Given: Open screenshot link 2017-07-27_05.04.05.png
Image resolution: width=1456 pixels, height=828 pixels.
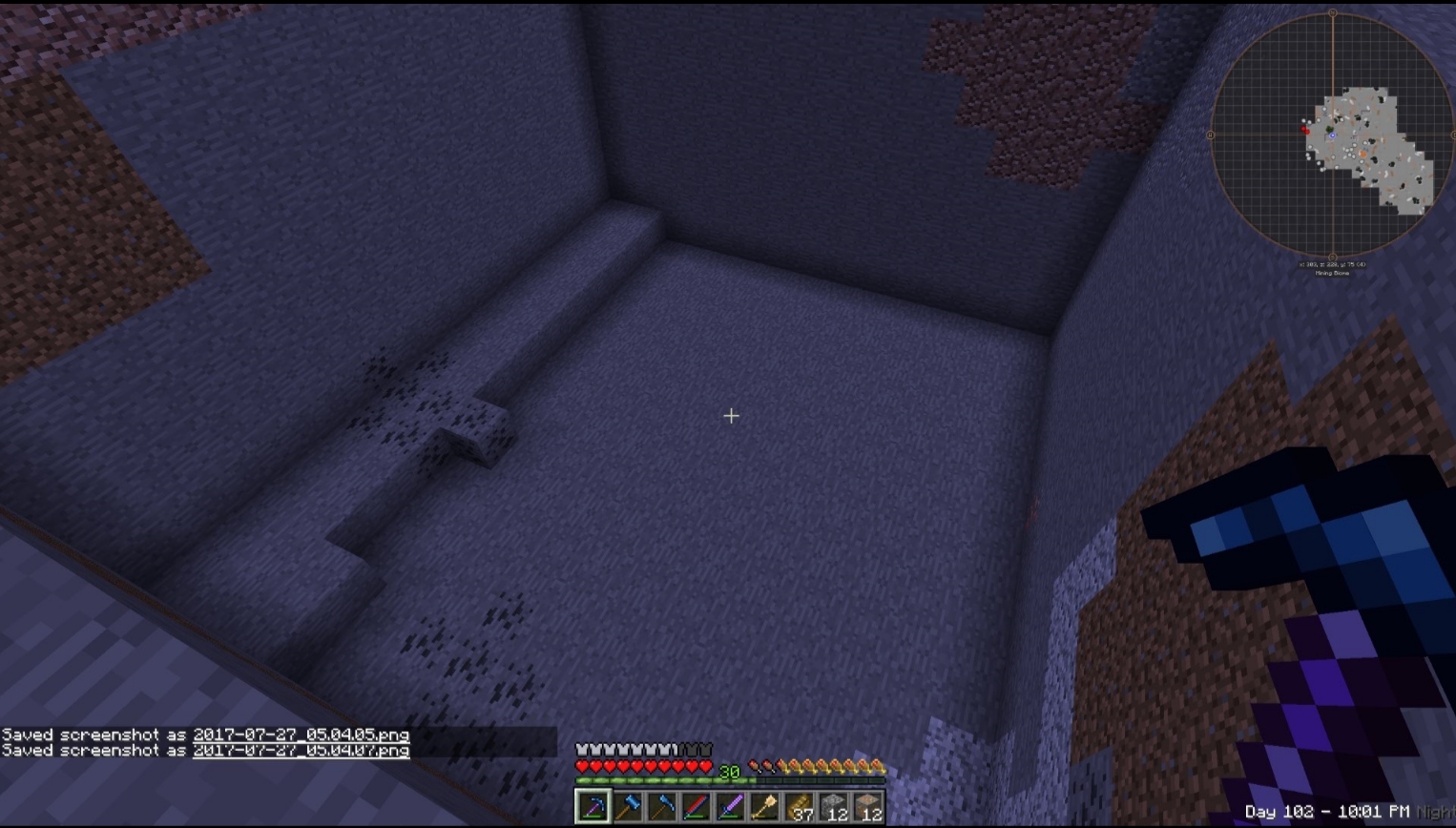Looking at the screenshot, I should click(x=302, y=735).
